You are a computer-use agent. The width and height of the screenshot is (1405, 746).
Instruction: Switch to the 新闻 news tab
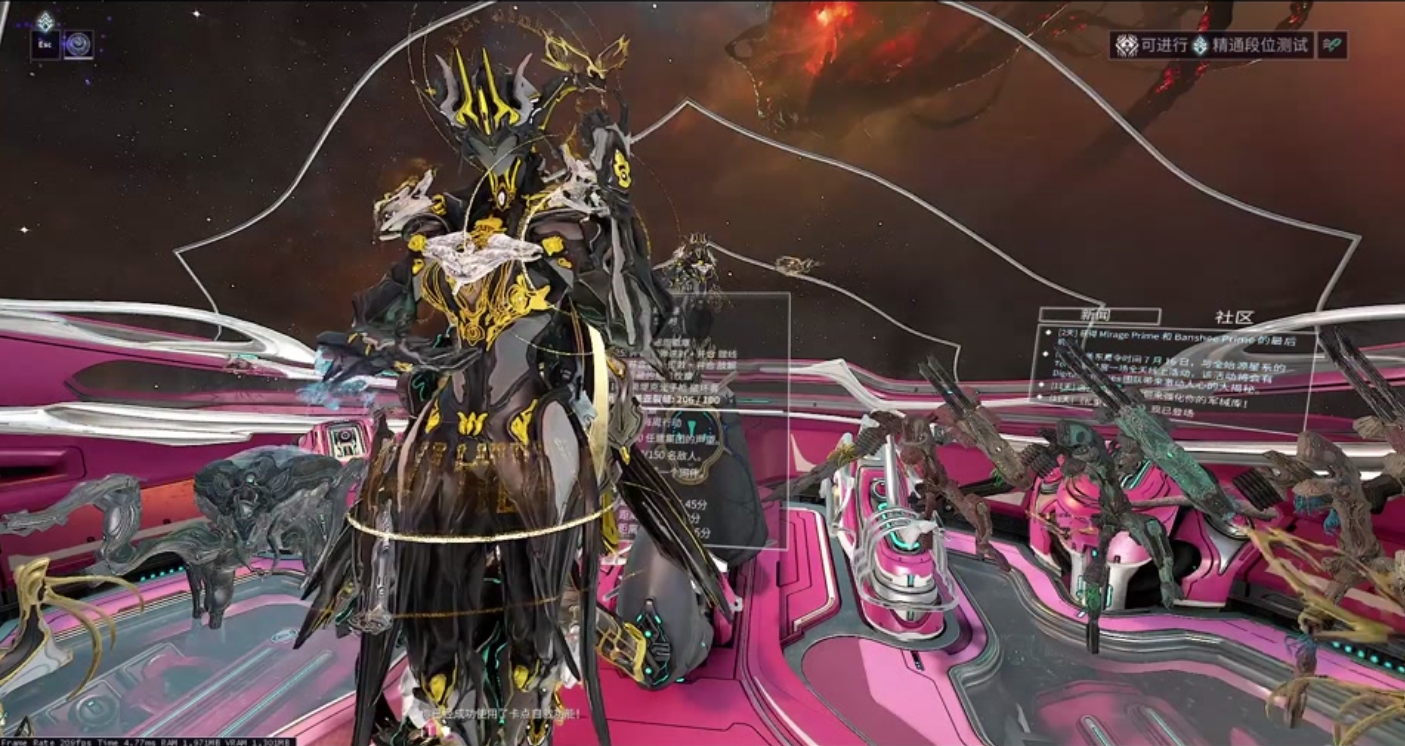1085,316
